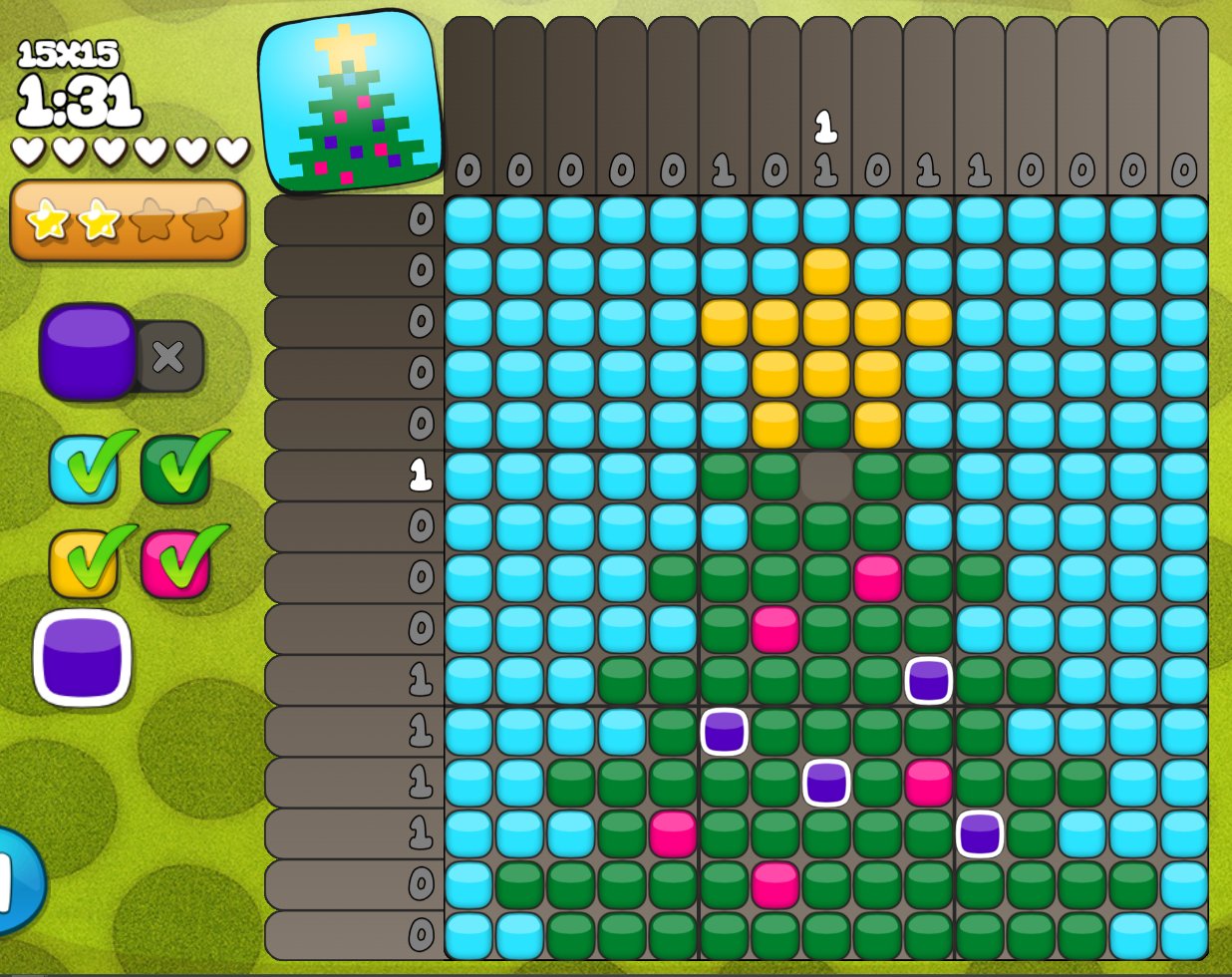Choose the completed cyan color swatch

coord(84,469)
